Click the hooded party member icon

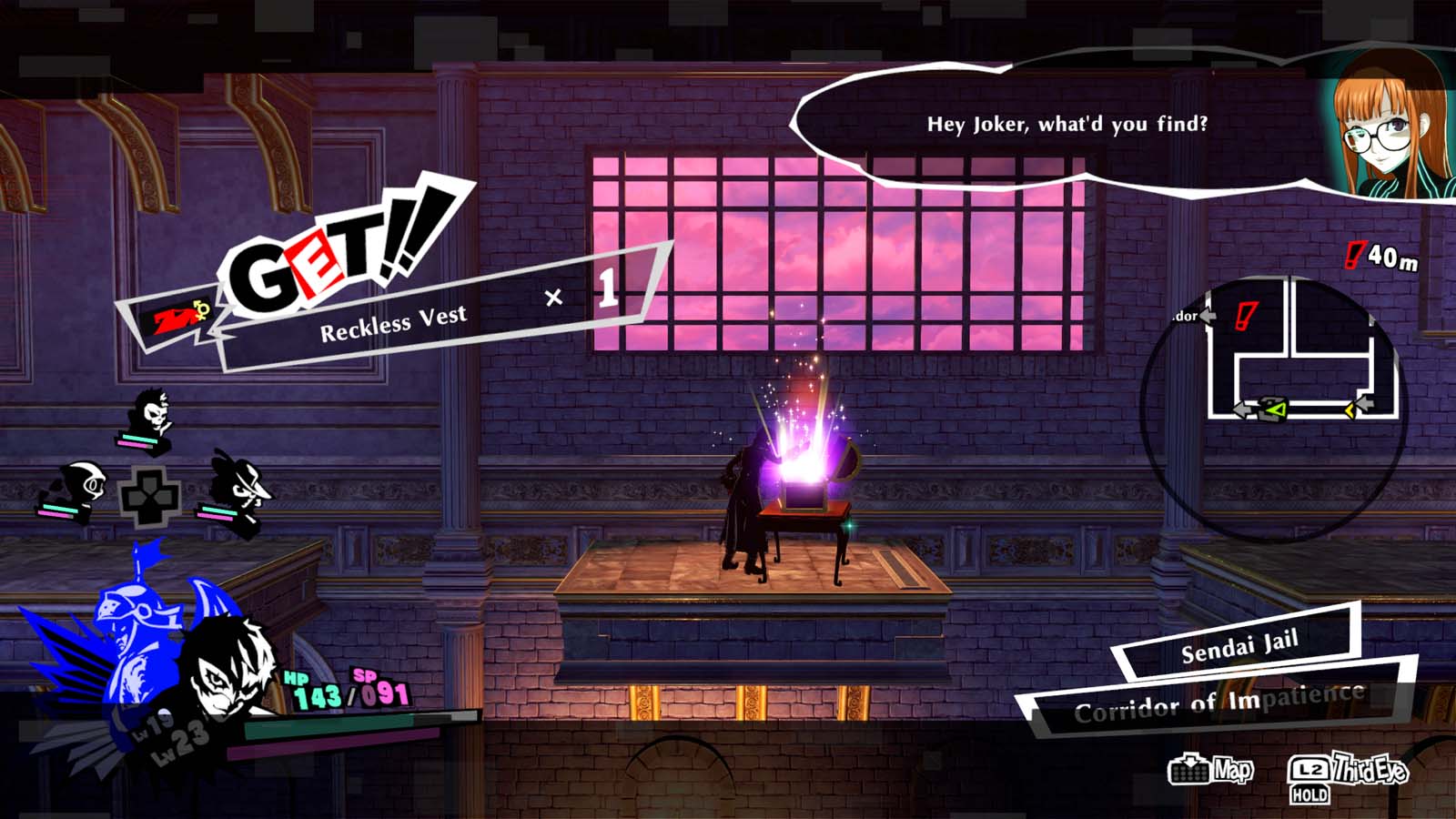coord(82,482)
